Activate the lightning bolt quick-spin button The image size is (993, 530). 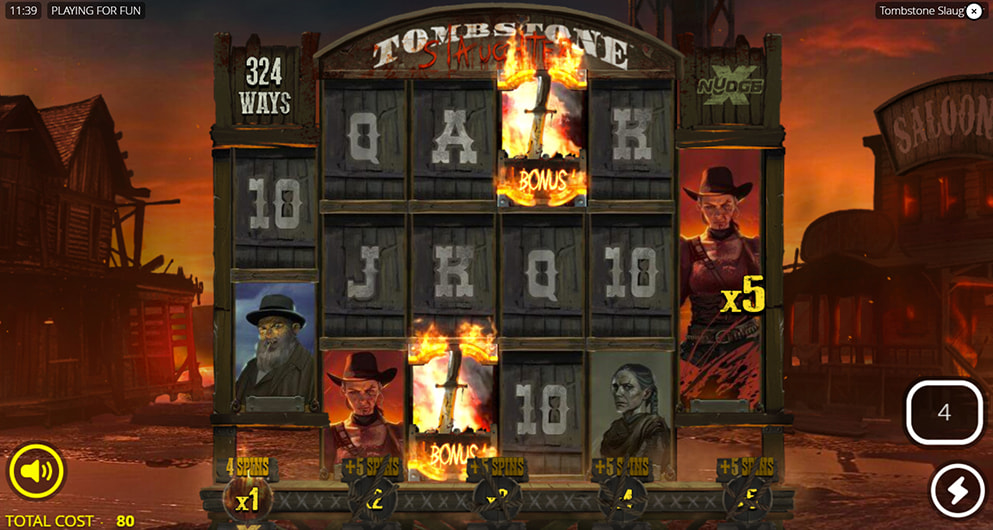click(957, 492)
